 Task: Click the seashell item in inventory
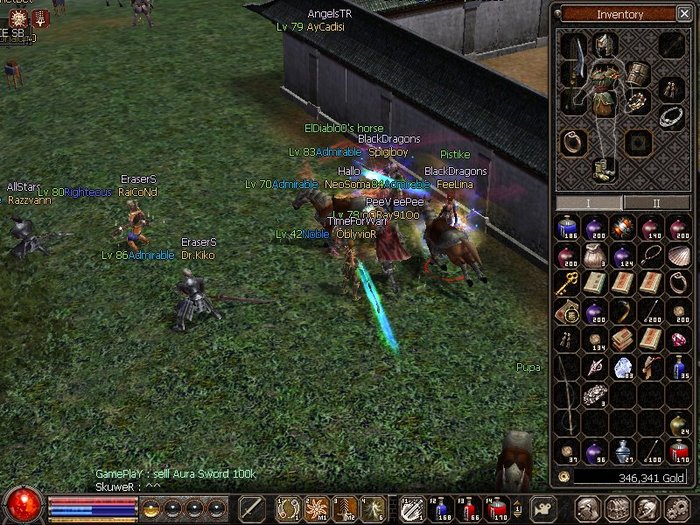point(679,254)
